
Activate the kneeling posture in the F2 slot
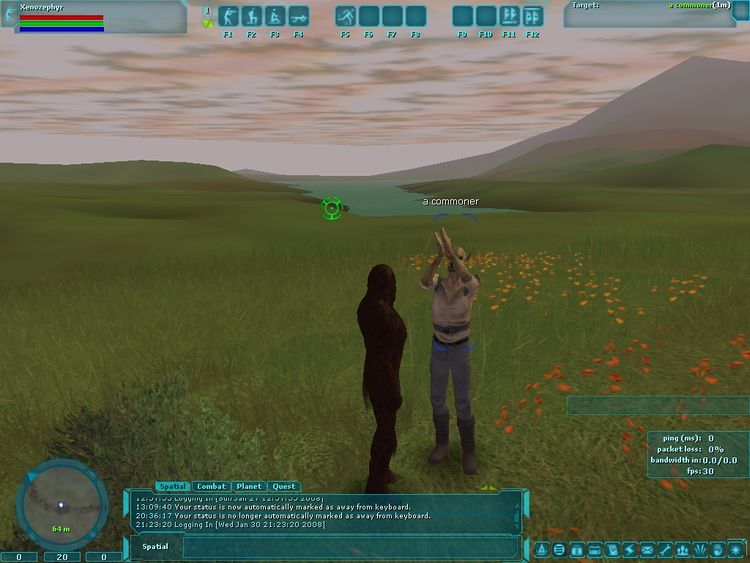(x=251, y=16)
